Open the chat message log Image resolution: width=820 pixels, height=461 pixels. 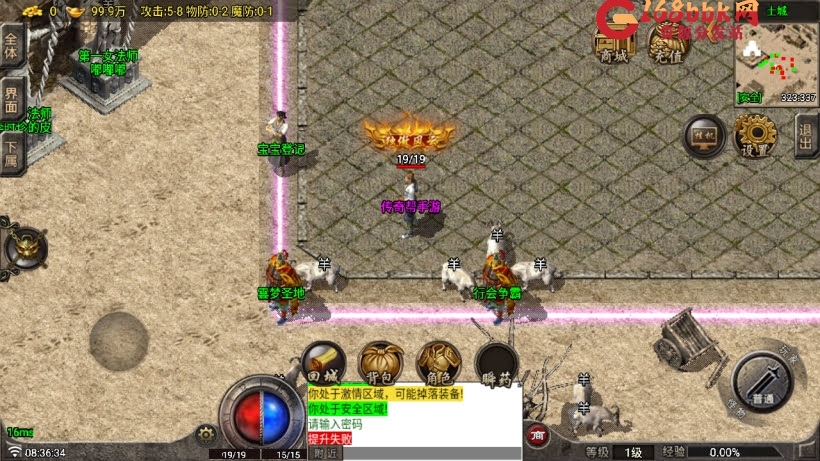coord(413,416)
